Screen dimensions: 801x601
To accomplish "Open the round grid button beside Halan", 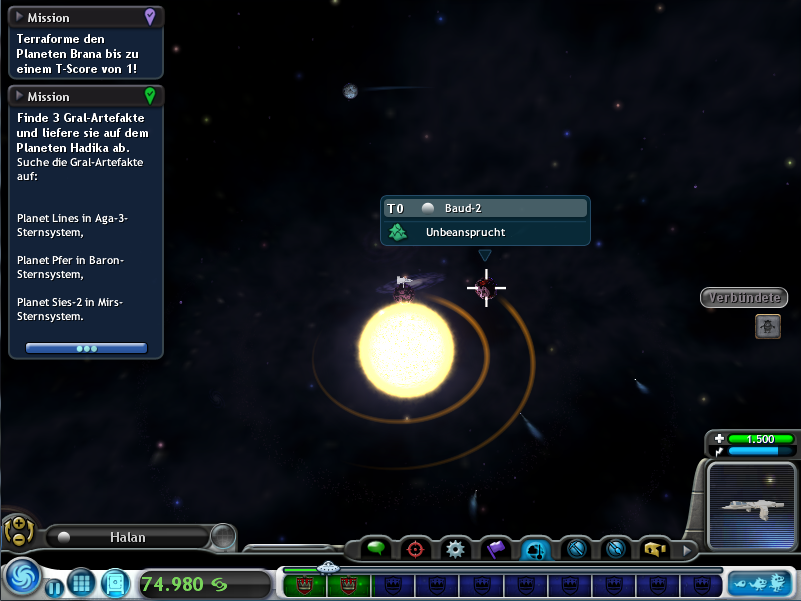I will (x=223, y=537).
